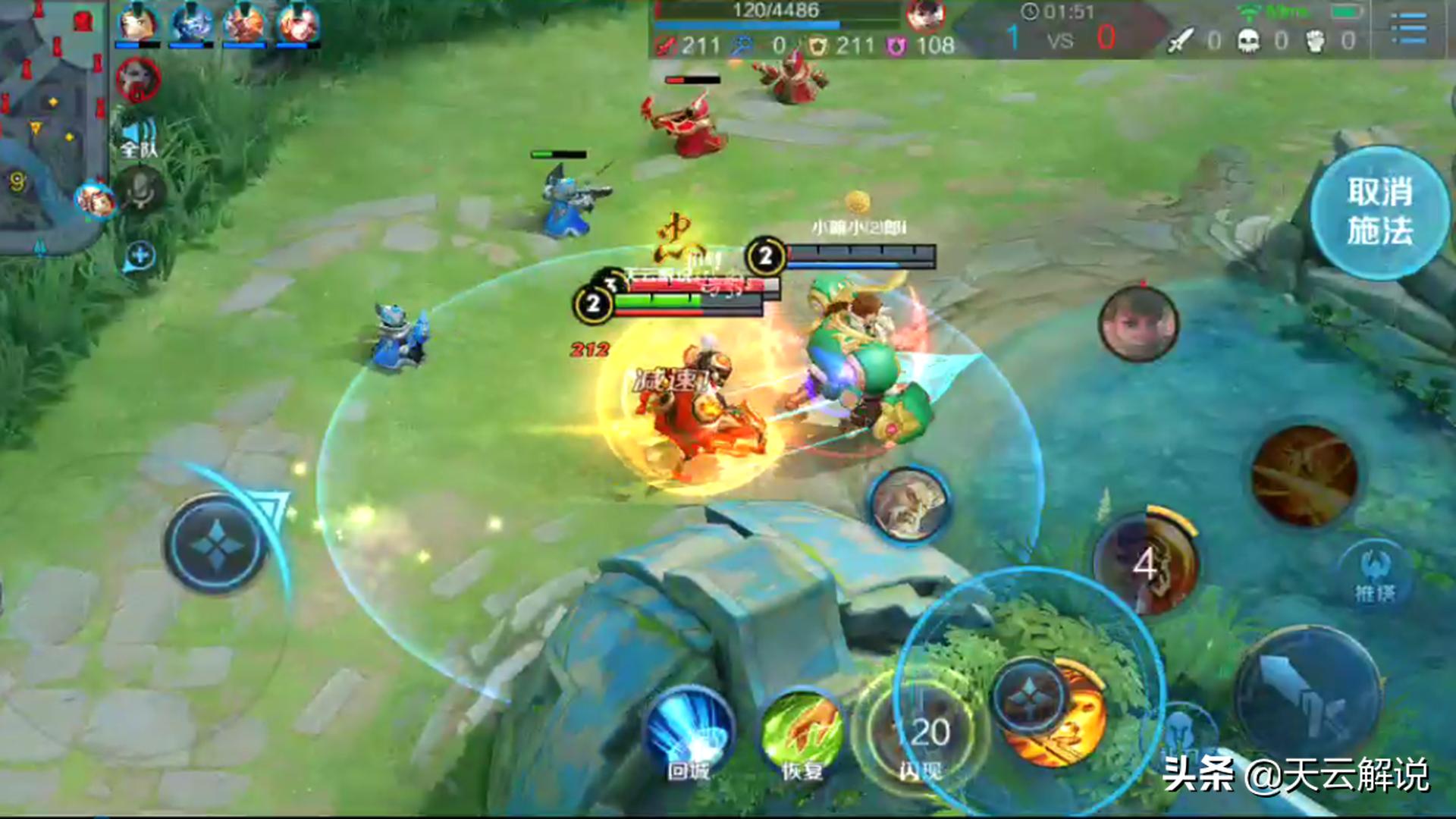Screen dimensions: 1456x819
Task: Activate the 恢复 heal spell
Action: [x=802, y=733]
